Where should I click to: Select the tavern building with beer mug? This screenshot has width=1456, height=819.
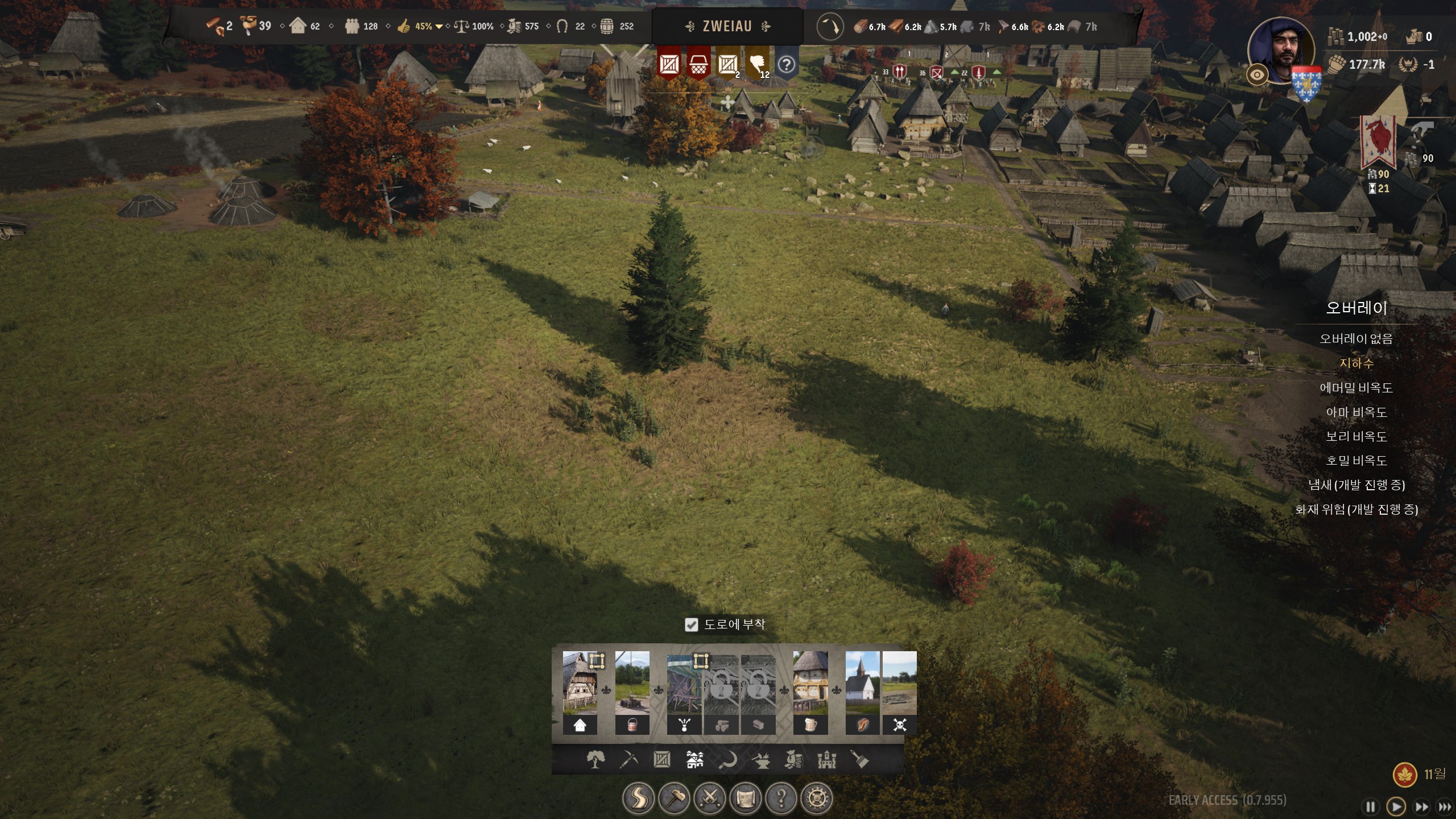point(810,692)
